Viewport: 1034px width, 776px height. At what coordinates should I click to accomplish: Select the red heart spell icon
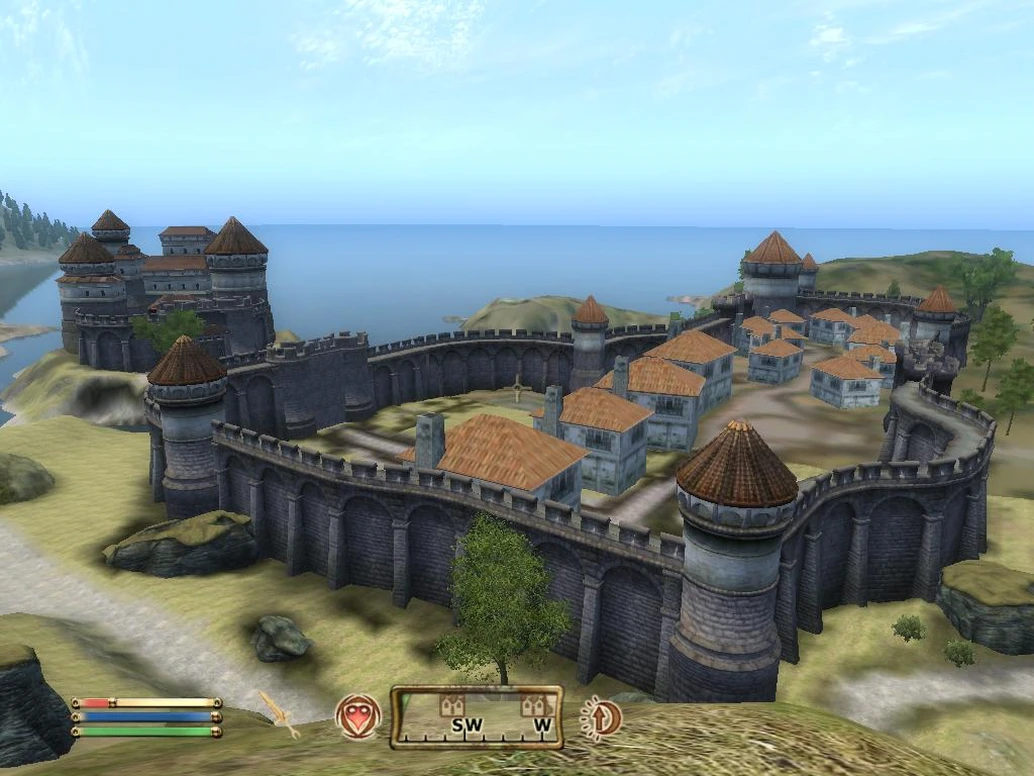tap(358, 717)
